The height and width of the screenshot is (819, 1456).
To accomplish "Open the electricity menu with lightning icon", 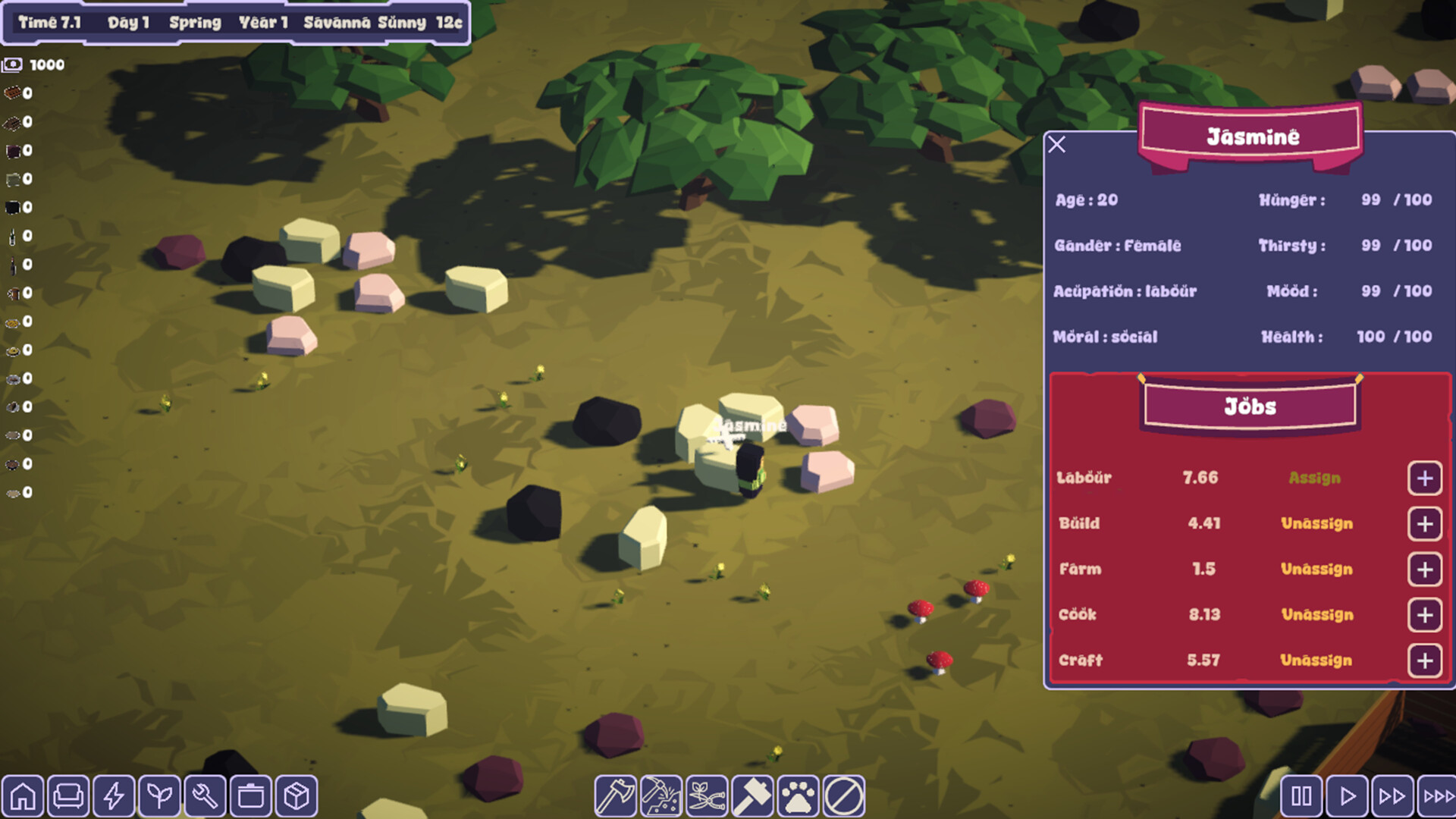I will [115, 794].
